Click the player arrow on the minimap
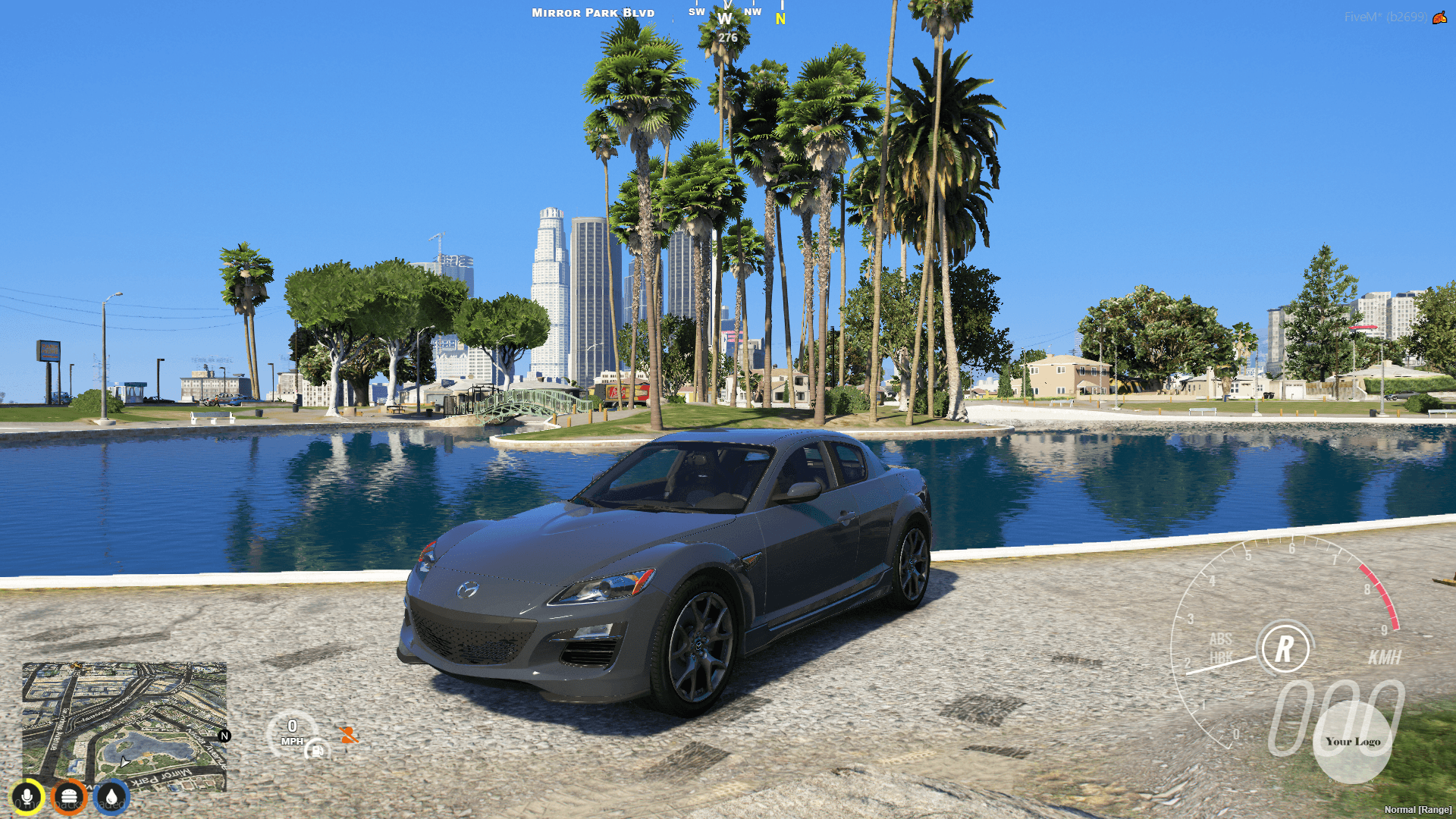Image resolution: width=1456 pixels, height=819 pixels. pyautogui.click(x=124, y=762)
